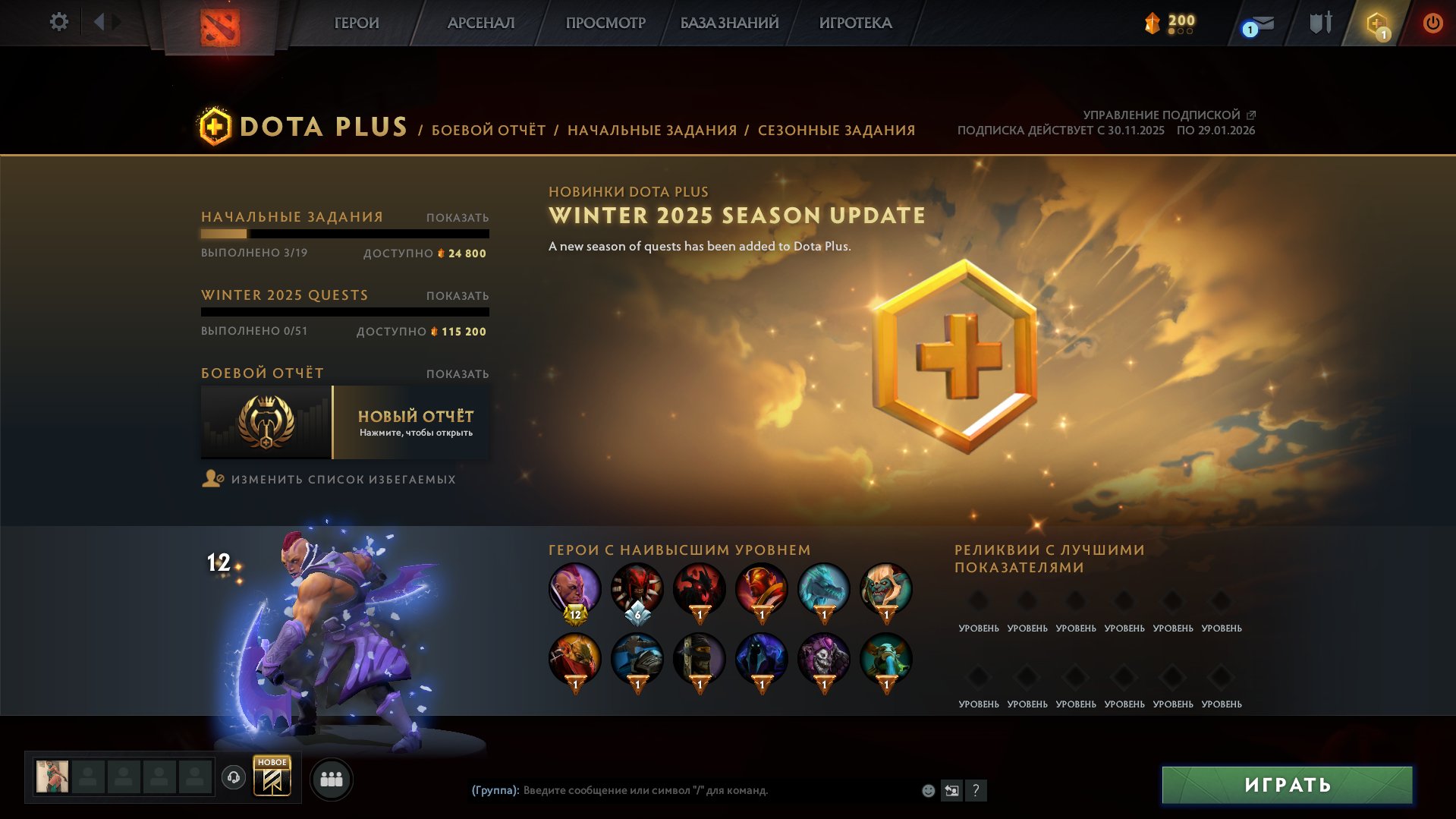Open the settings gear in top left corner
Screen dimensions: 1456x819
click(58, 22)
